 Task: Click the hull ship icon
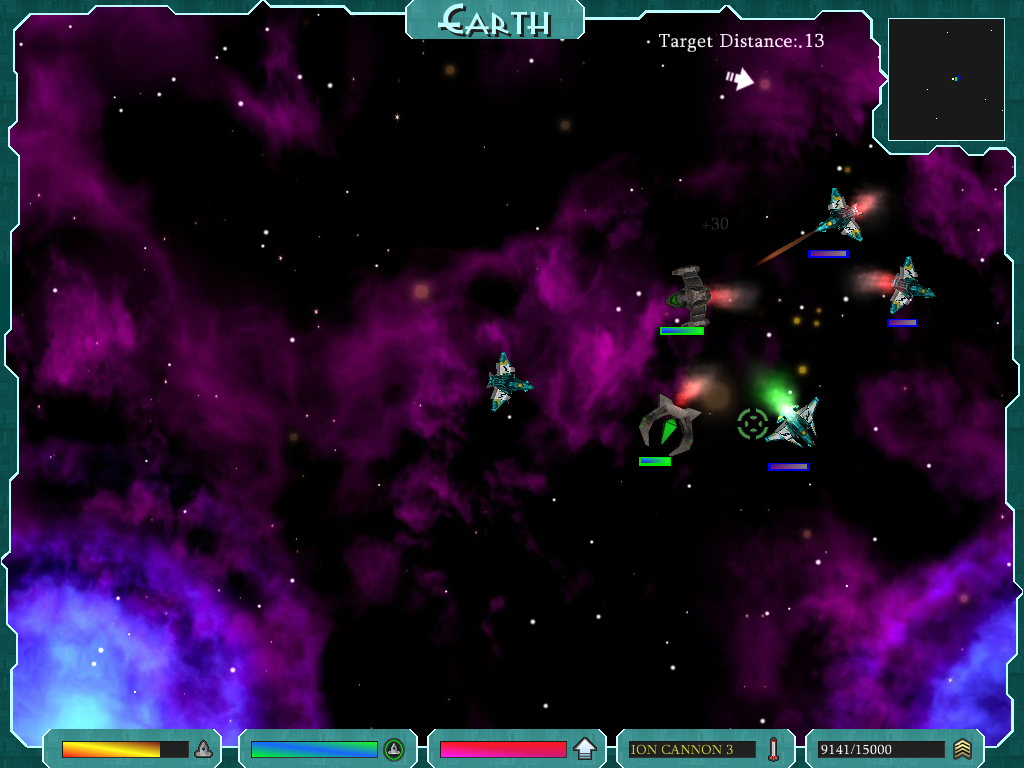(x=203, y=749)
